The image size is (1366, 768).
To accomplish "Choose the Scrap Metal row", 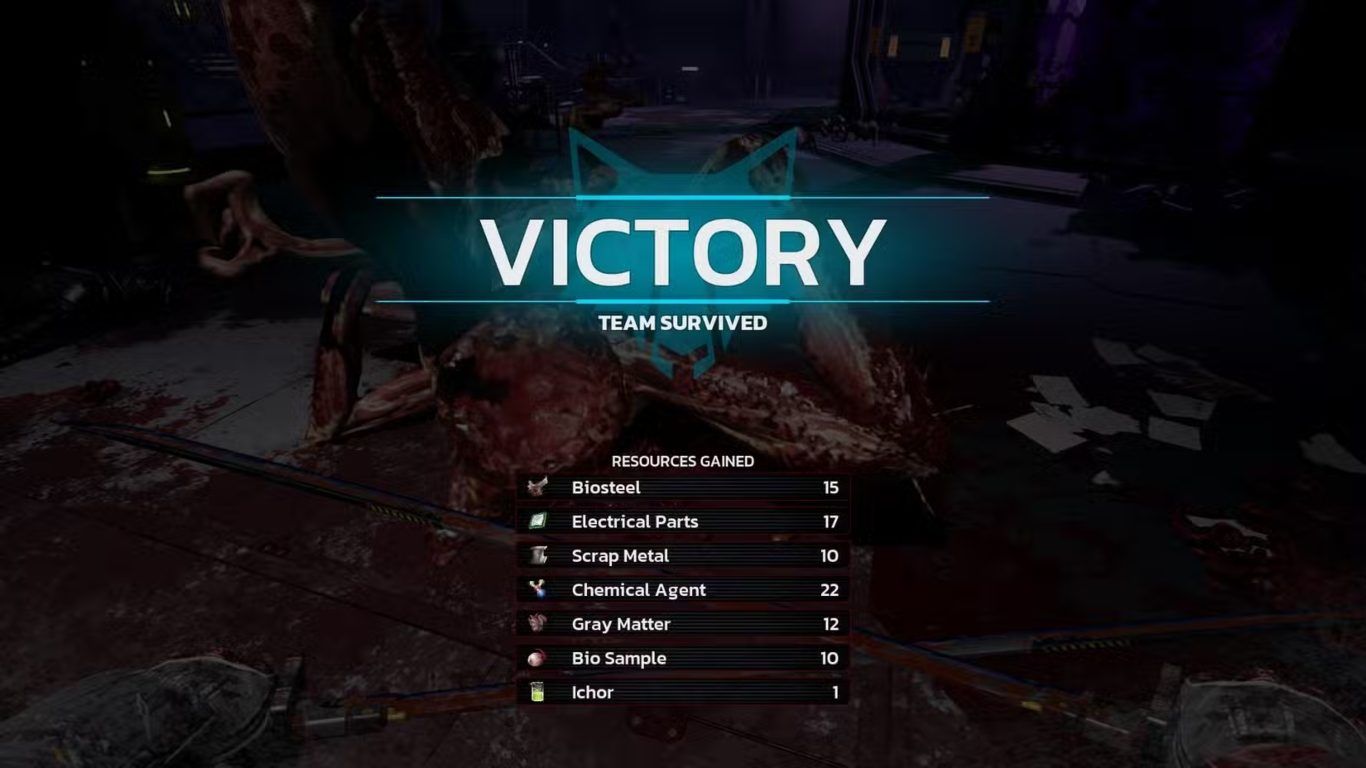I will [x=683, y=556].
